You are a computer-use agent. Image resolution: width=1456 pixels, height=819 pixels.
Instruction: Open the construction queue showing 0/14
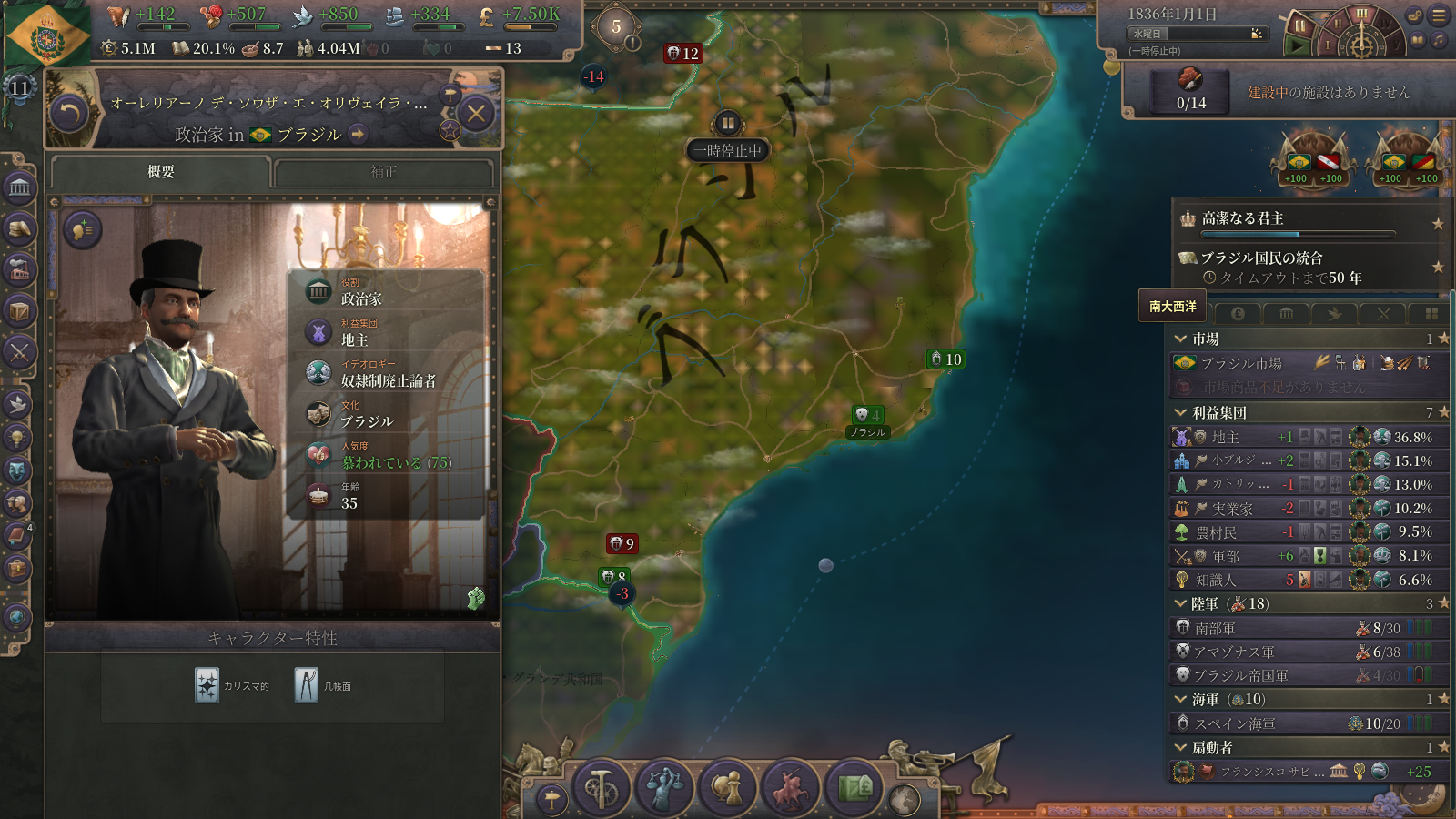pyautogui.click(x=1190, y=91)
